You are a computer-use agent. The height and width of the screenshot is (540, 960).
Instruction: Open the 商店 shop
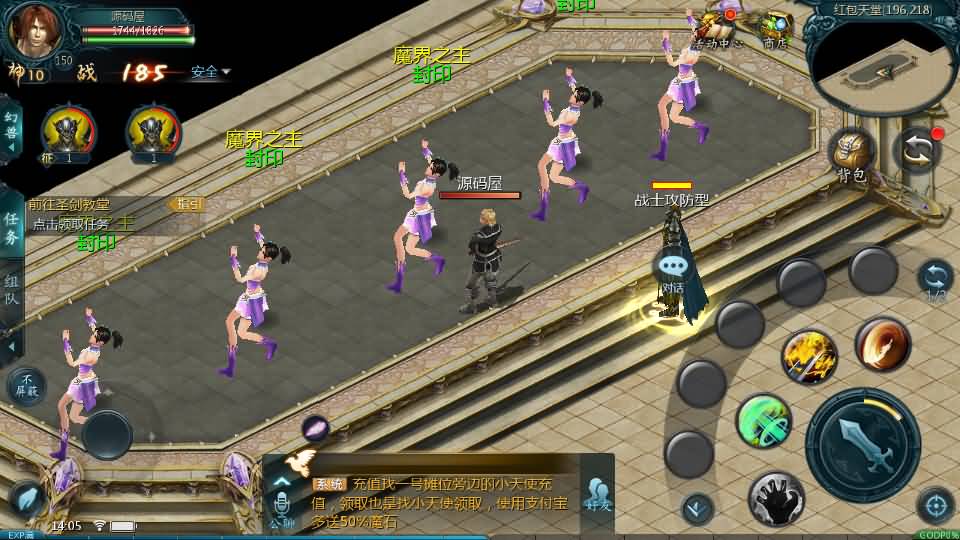[x=775, y=28]
